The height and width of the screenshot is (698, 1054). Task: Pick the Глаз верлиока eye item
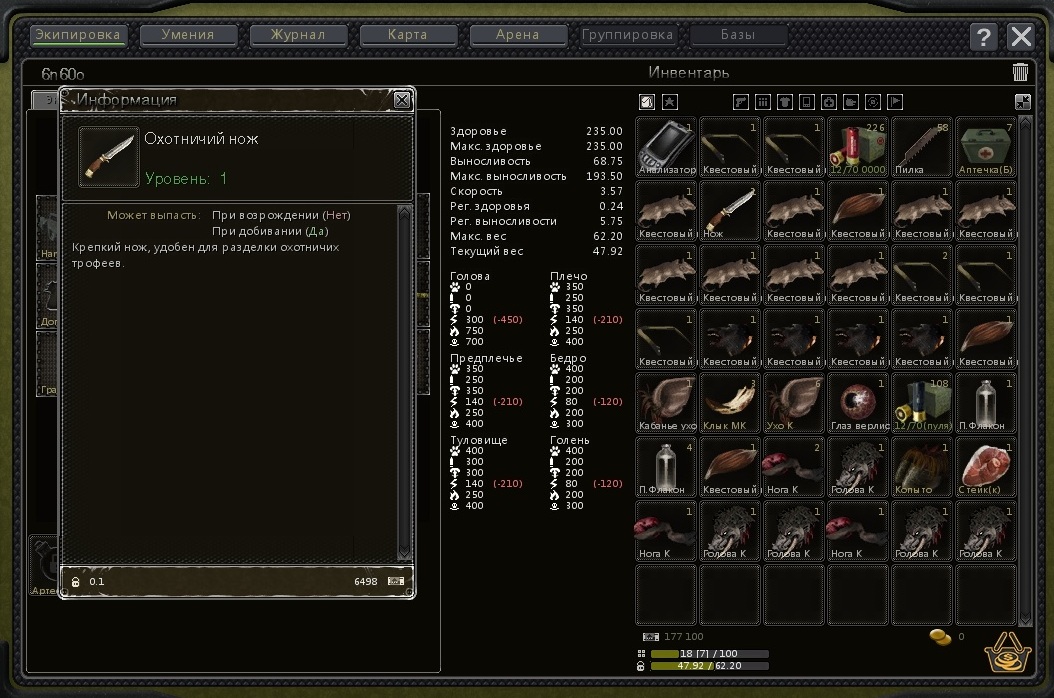pos(858,403)
